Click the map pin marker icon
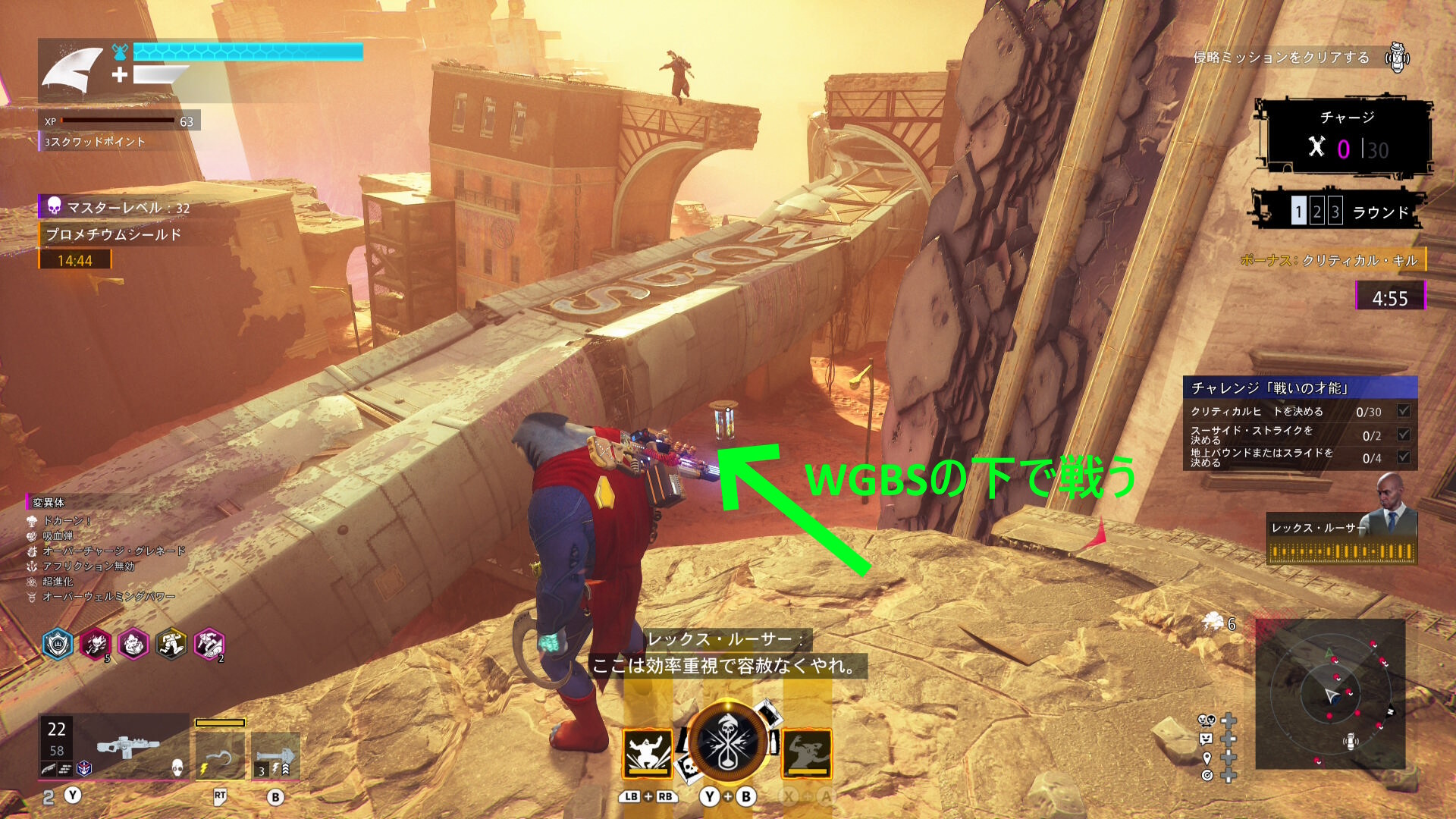The width and height of the screenshot is (1456, 819). click(x=1207, y=757)
